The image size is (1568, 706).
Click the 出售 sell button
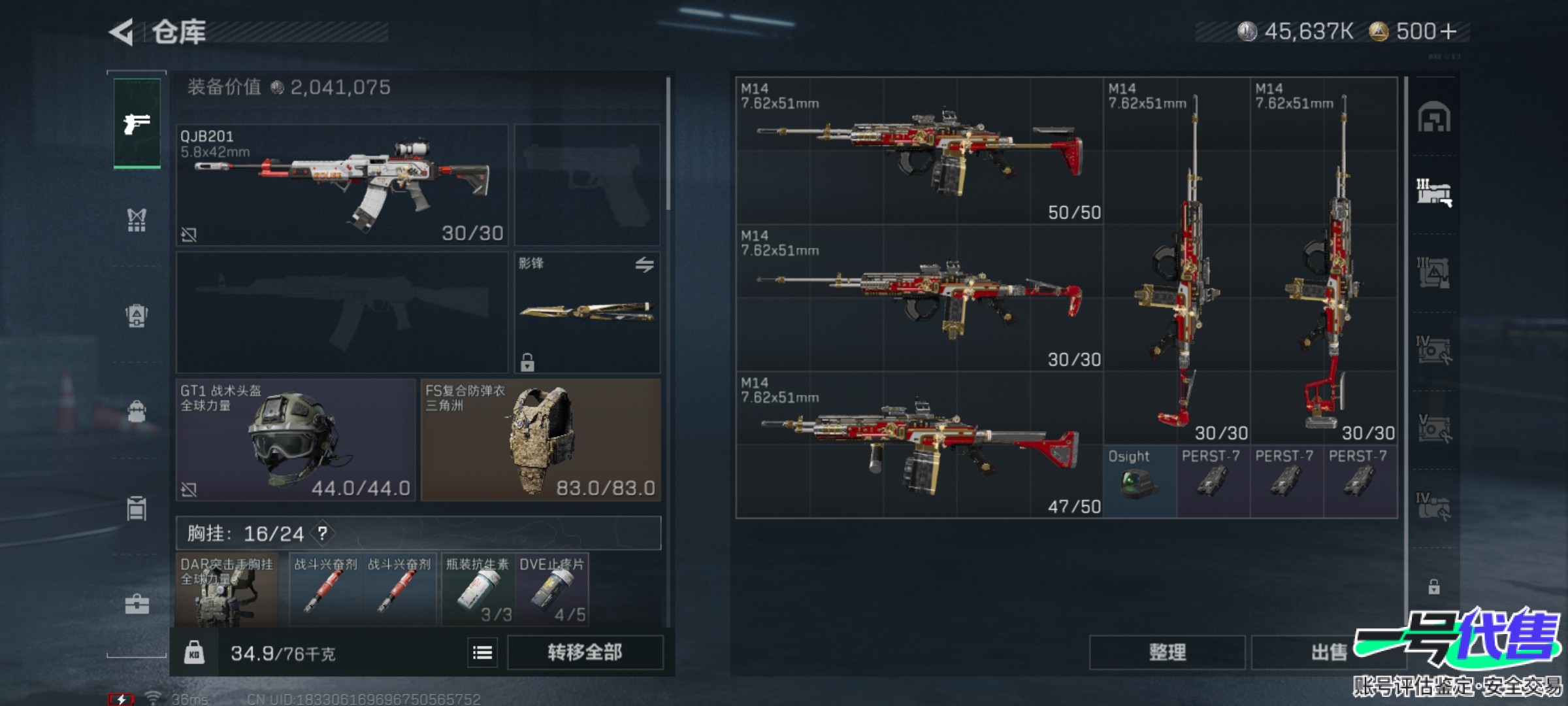[1328, 652]
